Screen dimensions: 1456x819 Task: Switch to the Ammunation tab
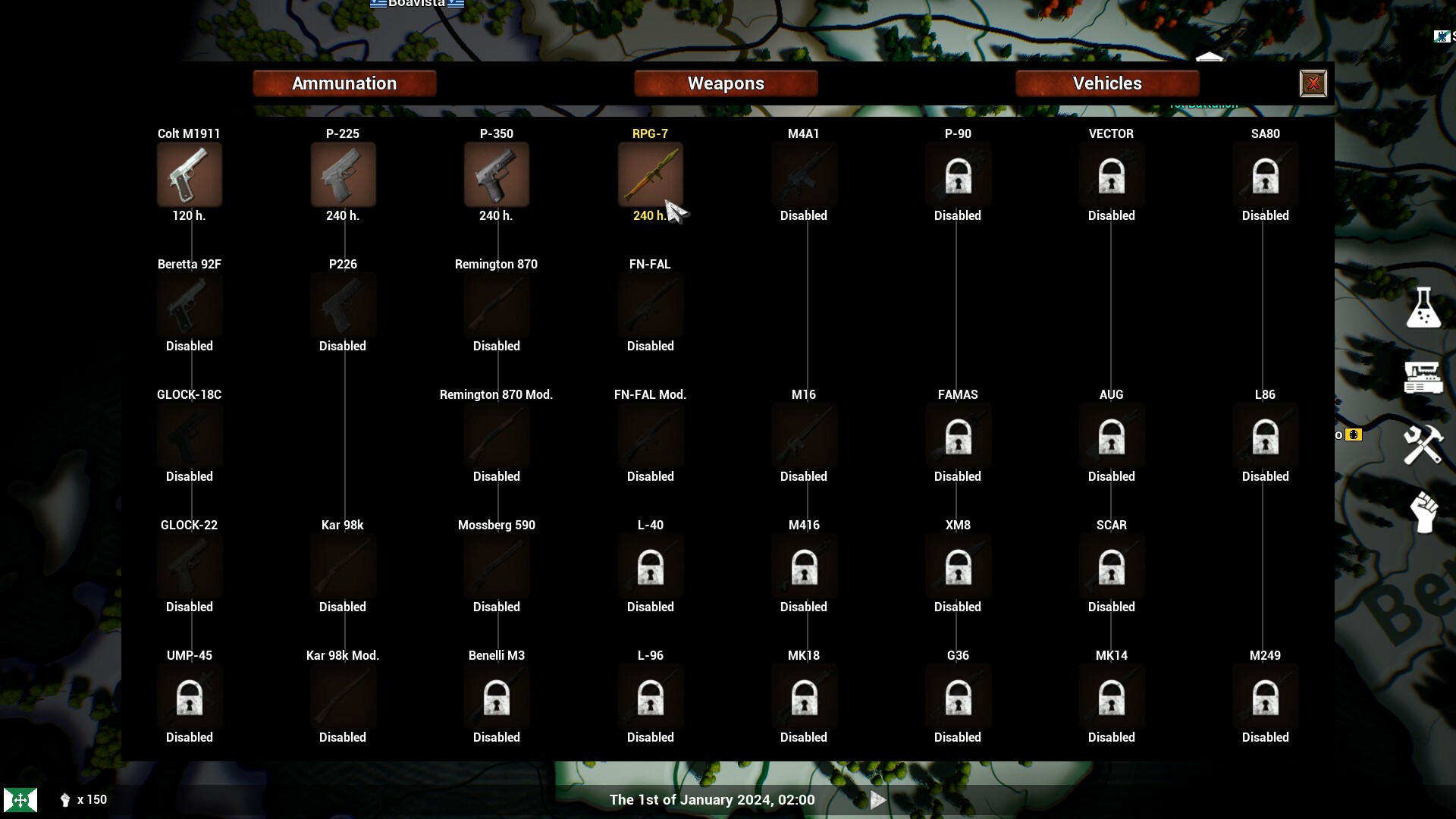344,83
